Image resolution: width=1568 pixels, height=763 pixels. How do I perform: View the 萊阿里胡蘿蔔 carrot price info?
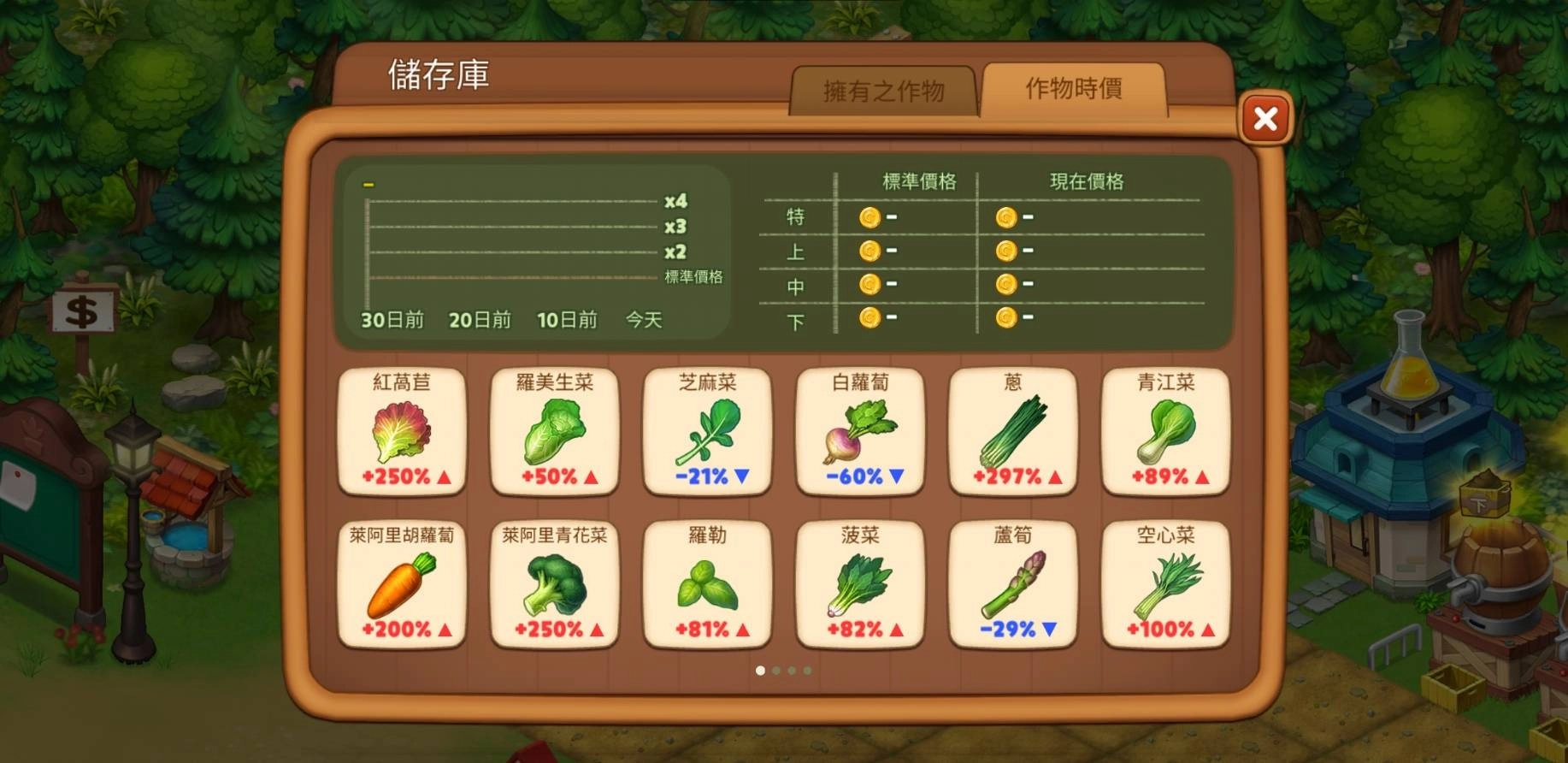click(402, 586)
